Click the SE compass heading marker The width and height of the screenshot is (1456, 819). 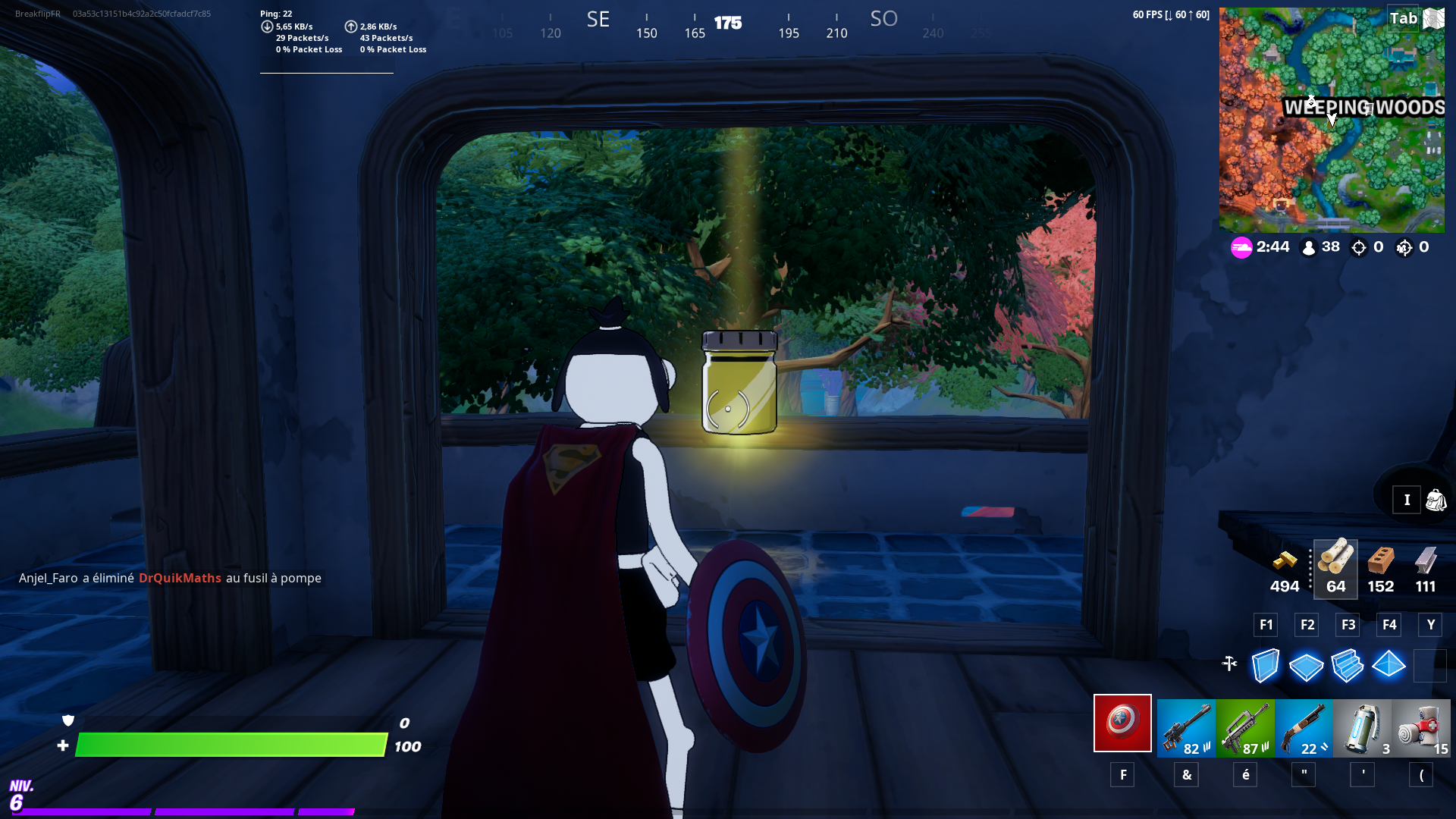pos(598,20)
